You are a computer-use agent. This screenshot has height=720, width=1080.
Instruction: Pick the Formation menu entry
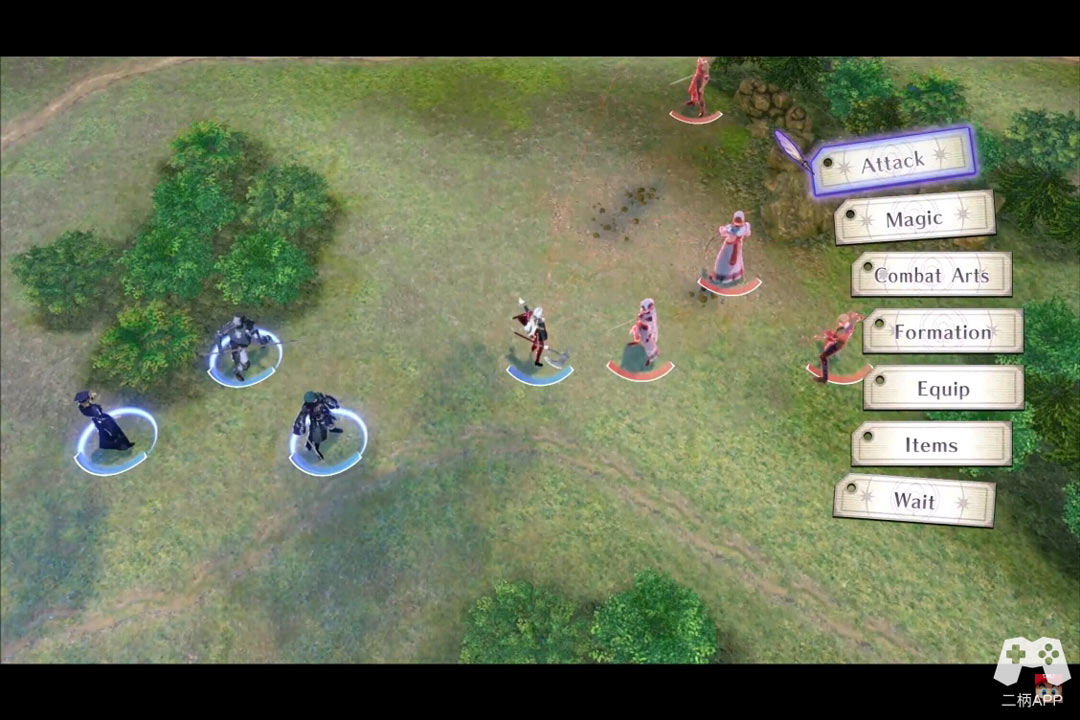click(942, 332)
